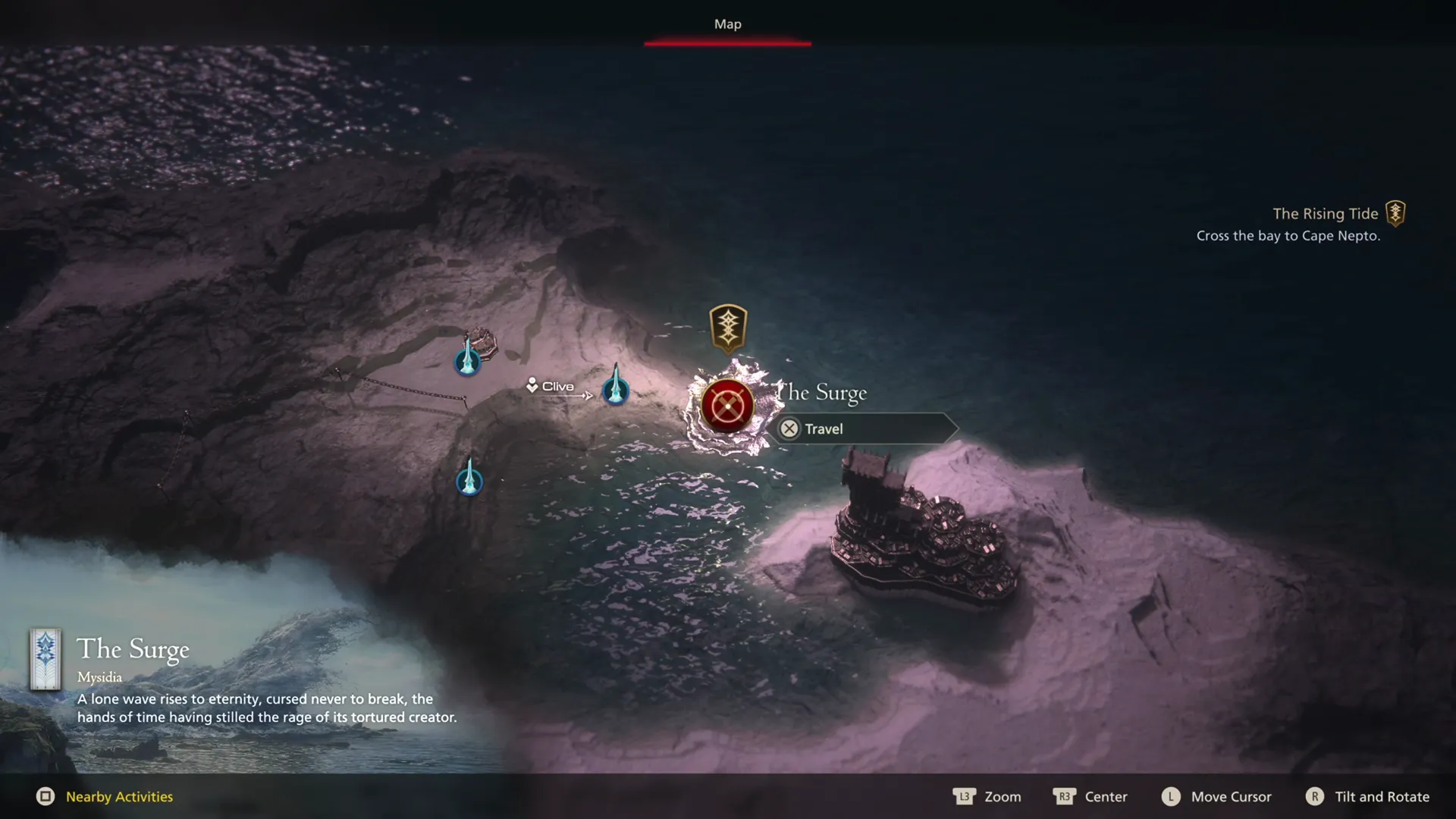
Task: Click the R3 Center control icon
Action: coord(1065,797)
